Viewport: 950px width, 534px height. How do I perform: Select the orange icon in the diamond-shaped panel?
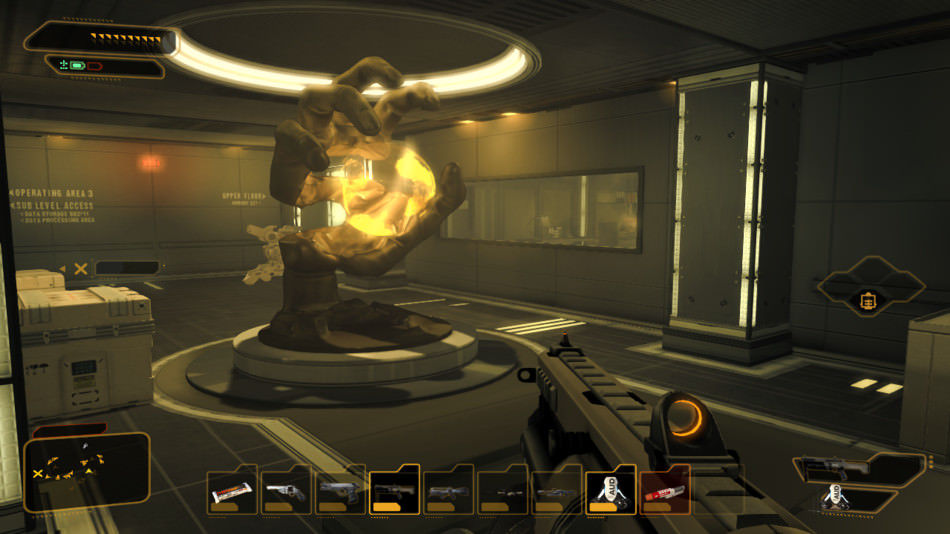point(868,301)
